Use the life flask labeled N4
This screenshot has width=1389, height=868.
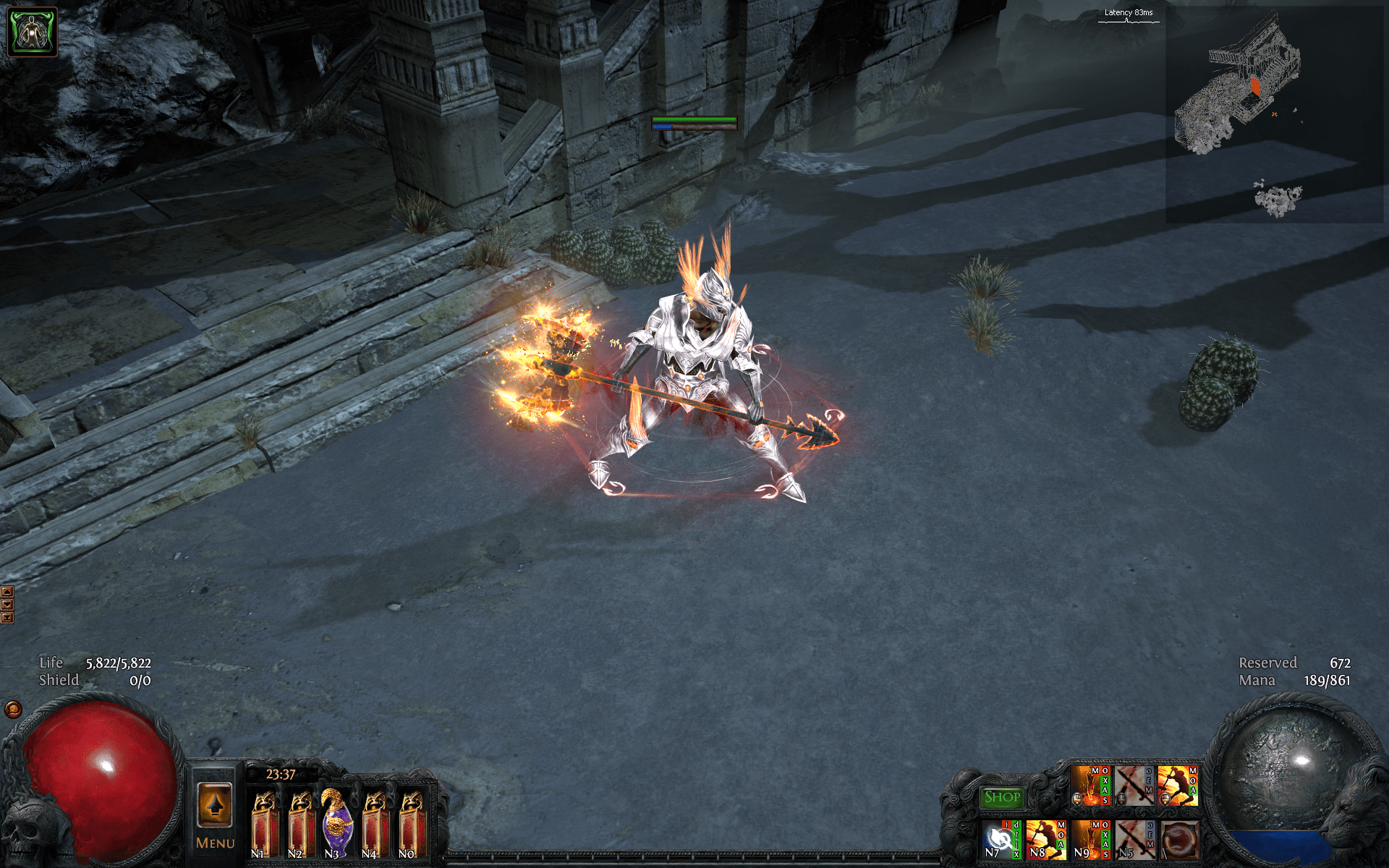click(375, 825)
